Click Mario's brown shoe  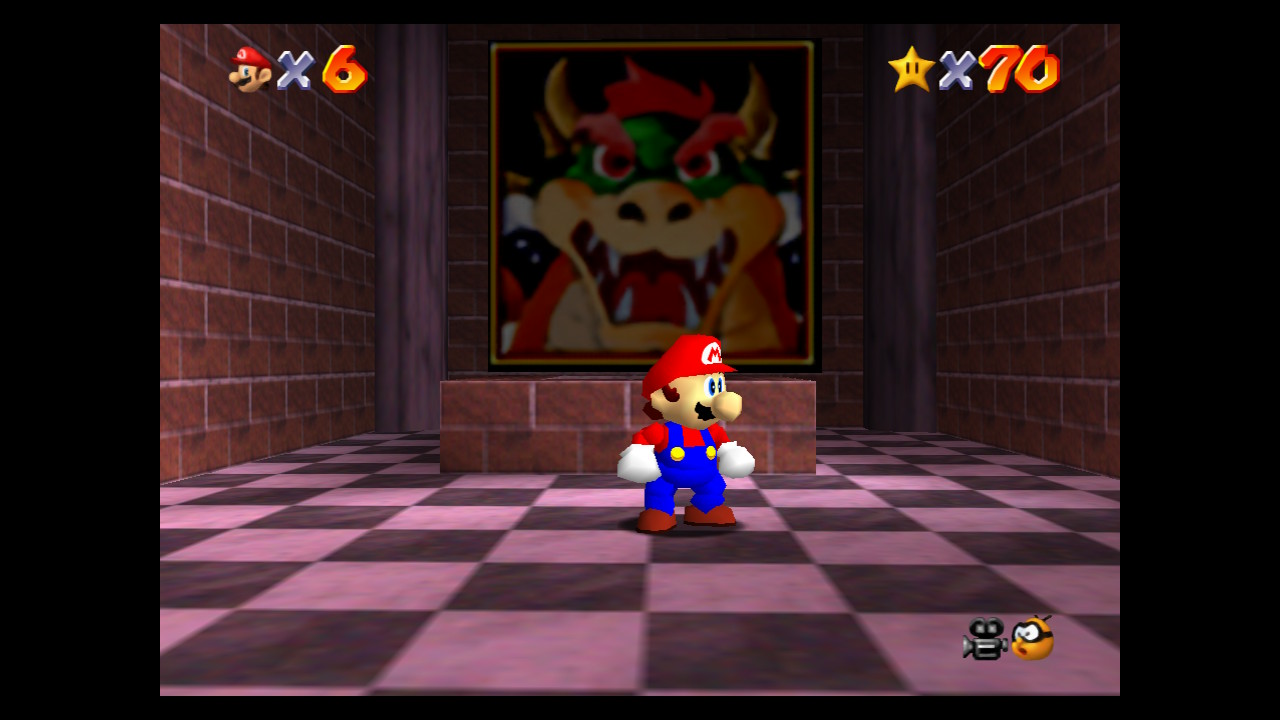[655, 522]
